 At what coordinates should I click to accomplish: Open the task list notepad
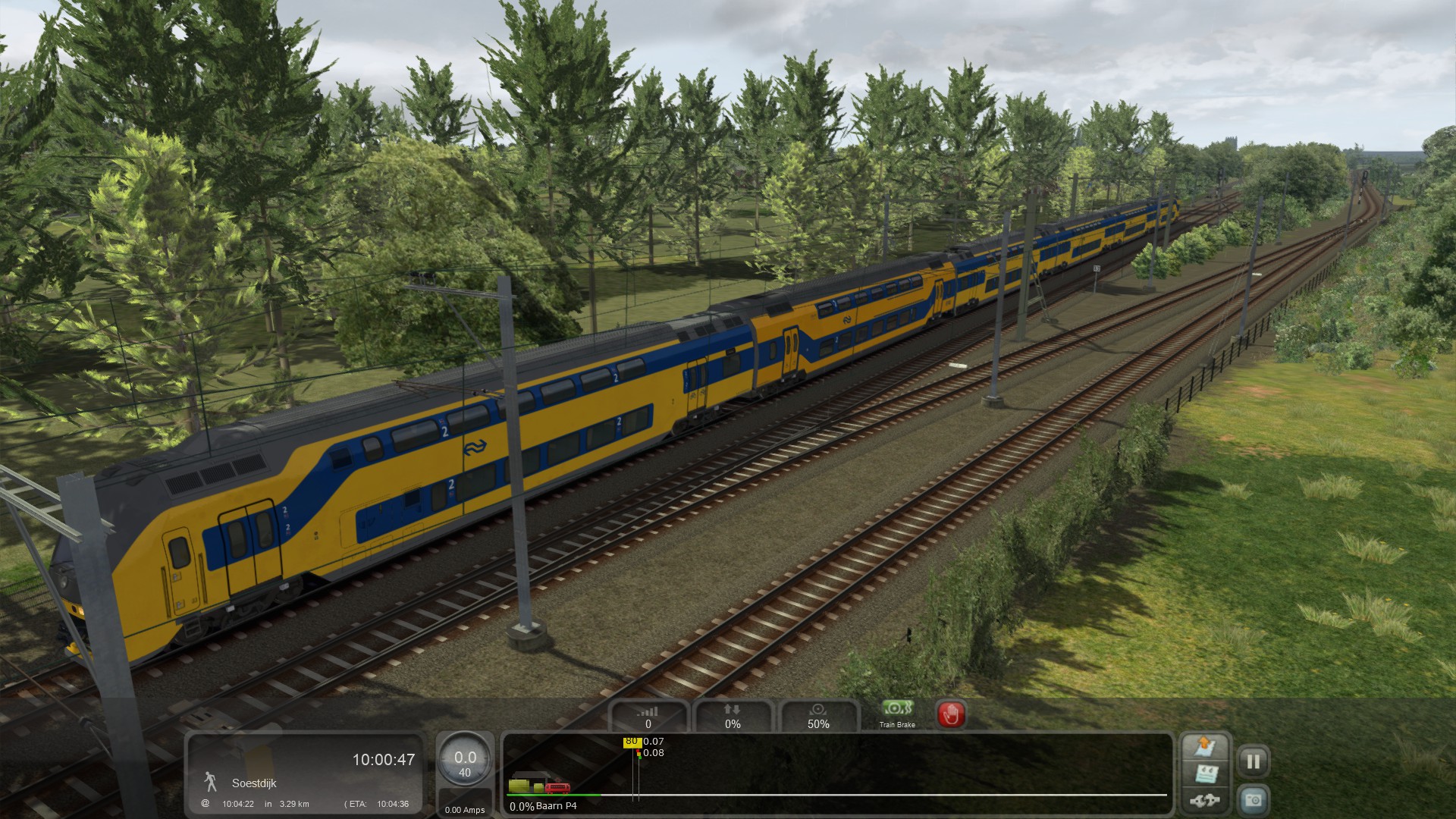coord(1204,774)
